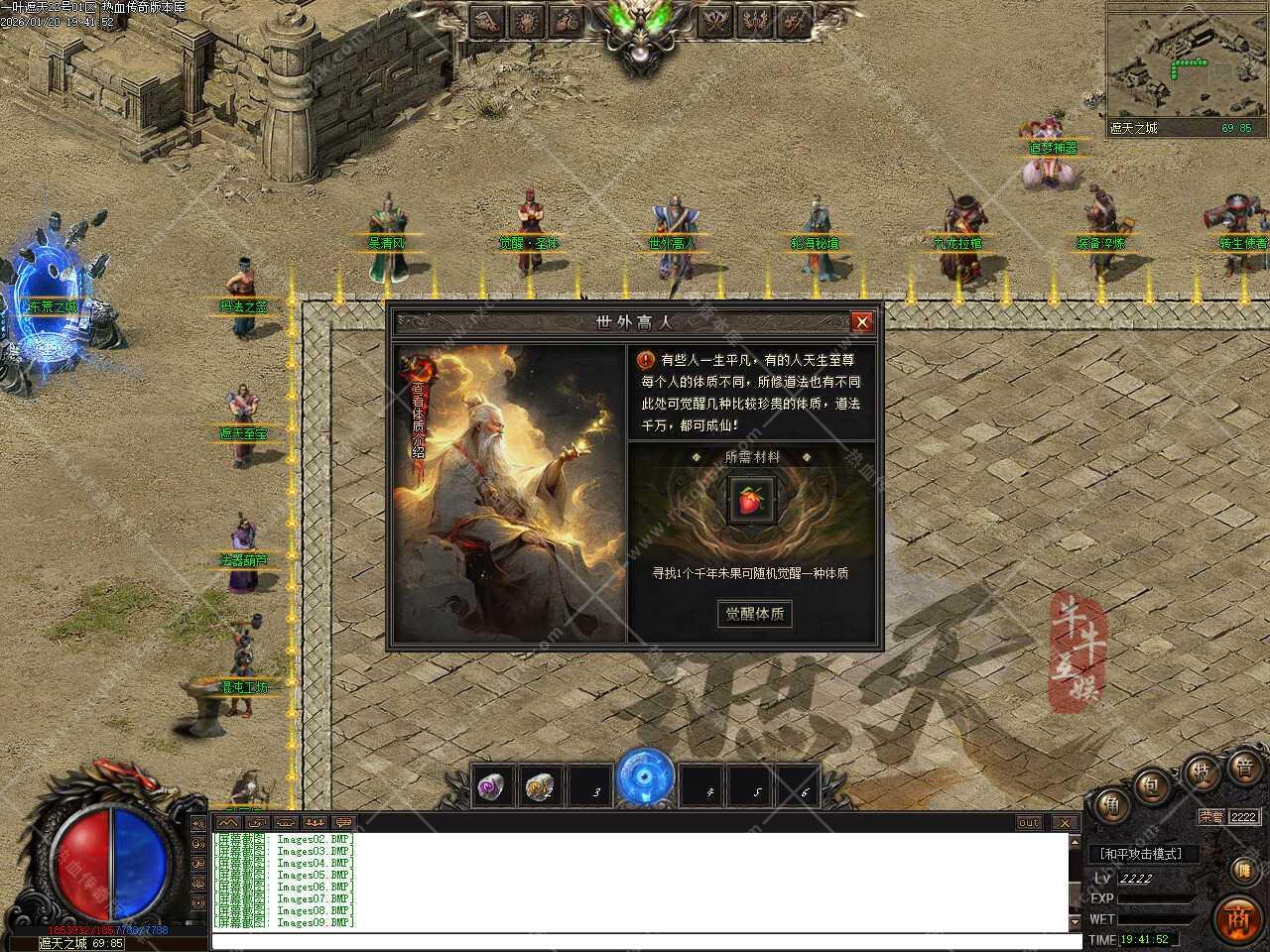
Task: Close the 世外高人 dialog window
Action: [862, 321]
